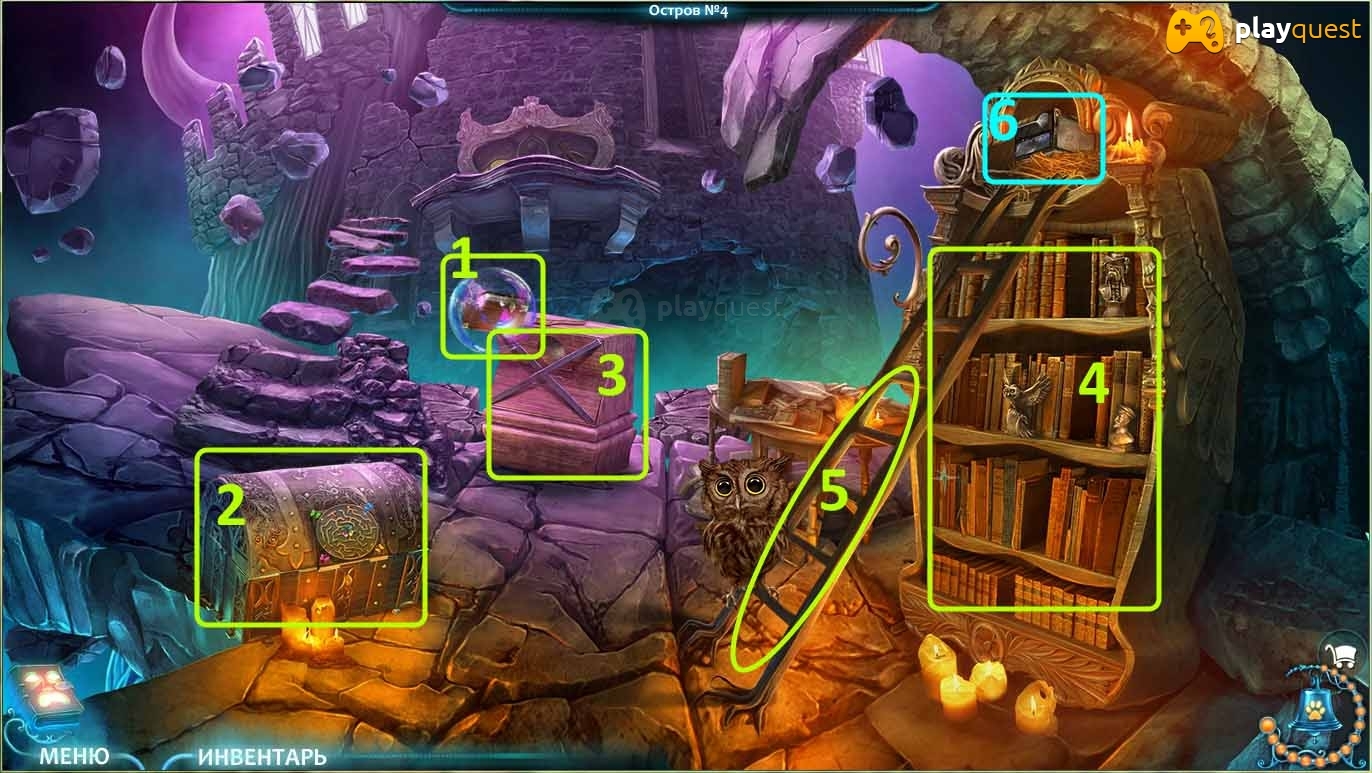Image resolution: width=1372 pixels, height=773 pixels.
Task: Expand the ИНВЕНТАРЬ inventory panel
Action: click(x=262, y=756)
